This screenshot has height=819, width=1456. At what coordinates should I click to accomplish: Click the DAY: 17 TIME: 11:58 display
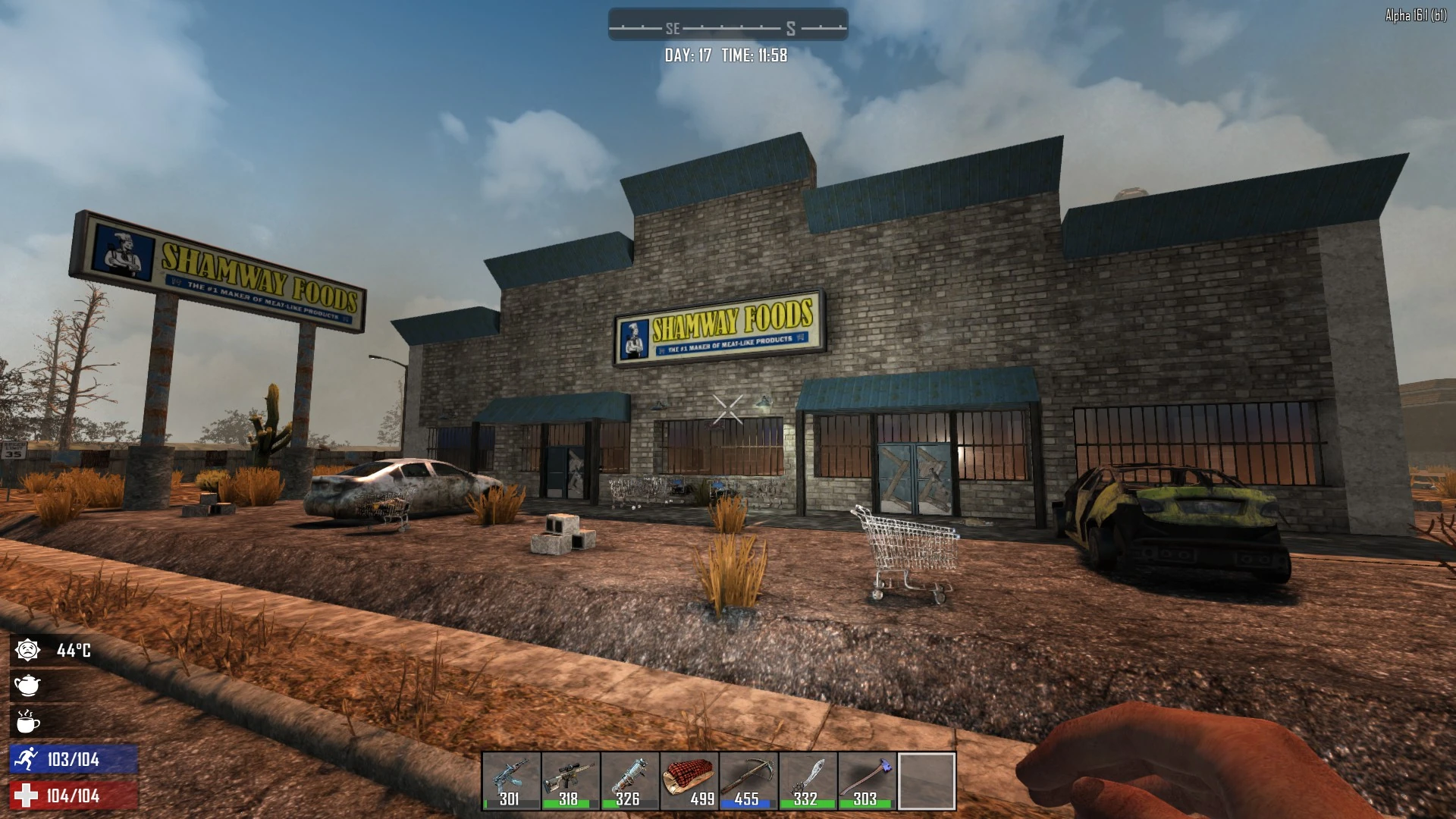pyautogui.click(x=726, y=55)
